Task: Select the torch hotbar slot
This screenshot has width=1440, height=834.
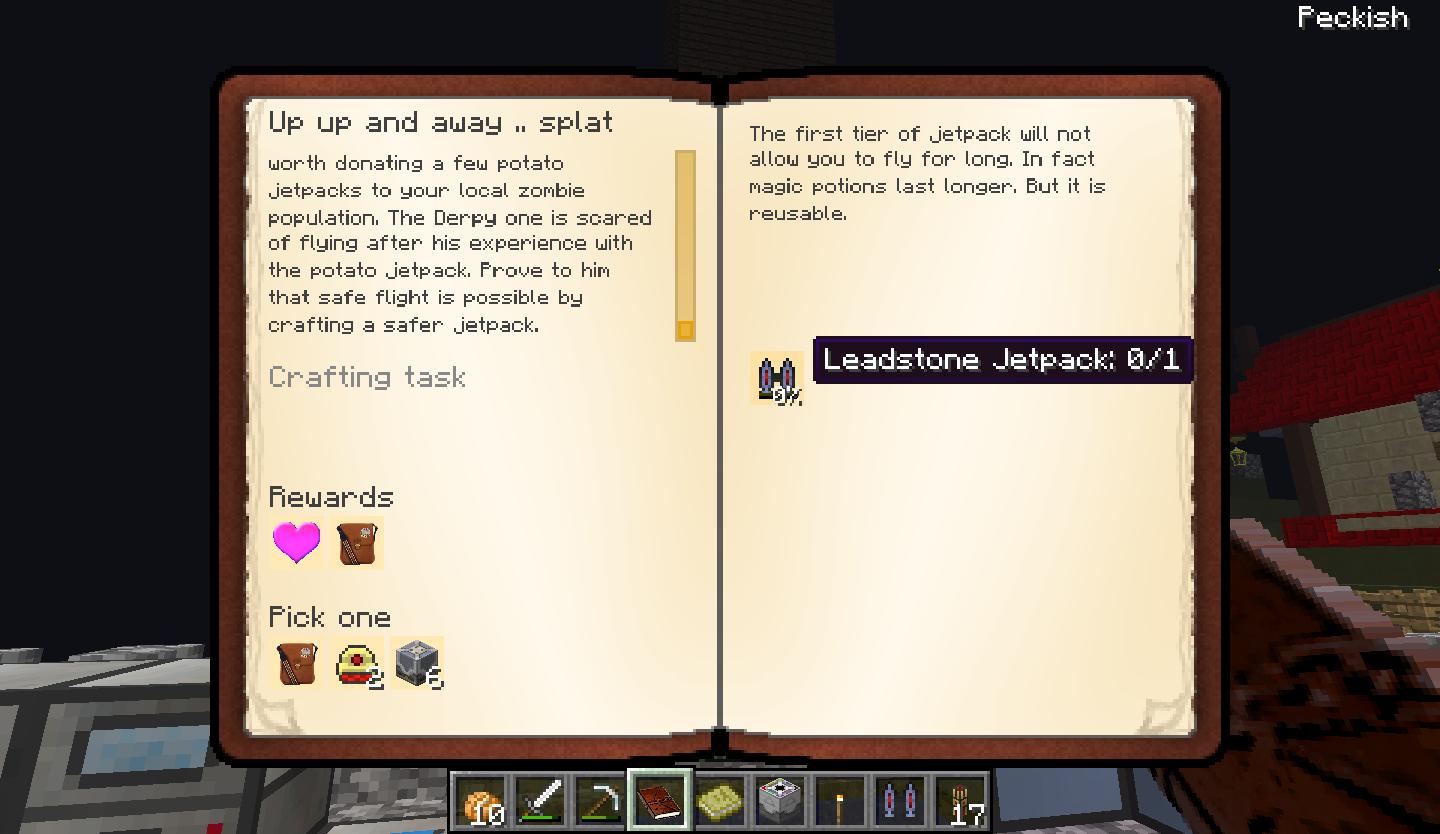Action: (x=840, y=801)
